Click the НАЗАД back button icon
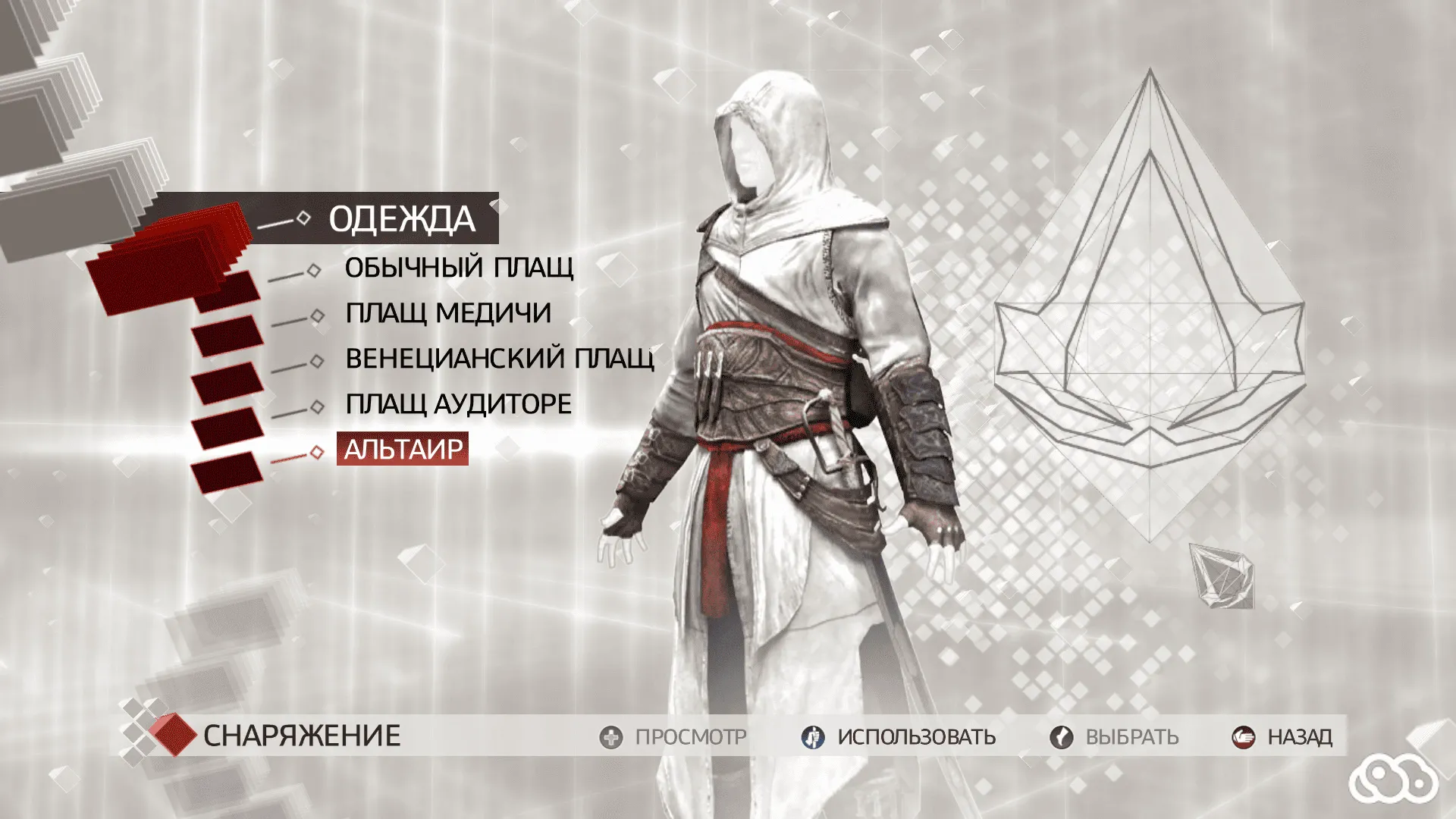The height and width of the screenshot is (819, 1456). [1242, 736]
